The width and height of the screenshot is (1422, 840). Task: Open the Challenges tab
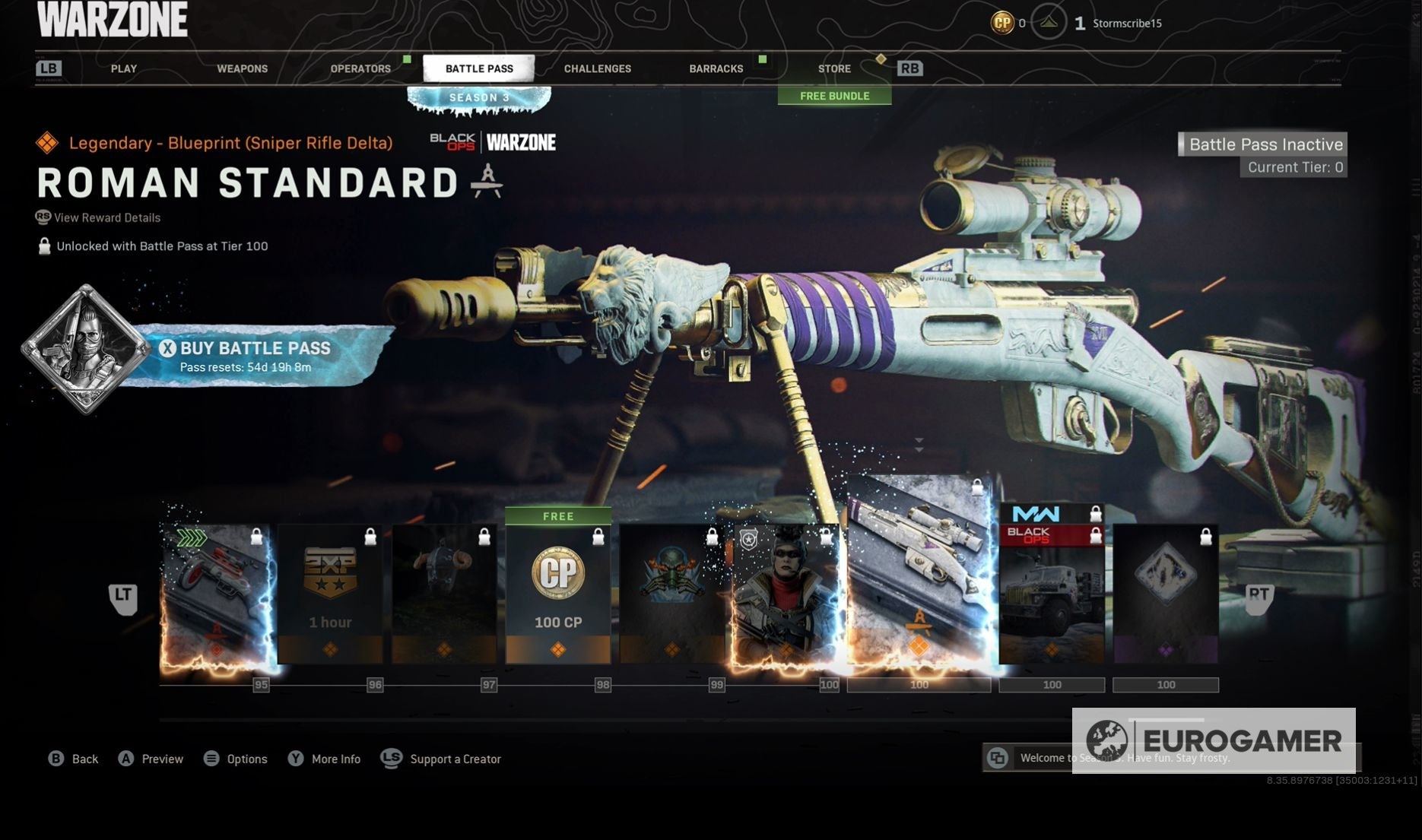597,68
